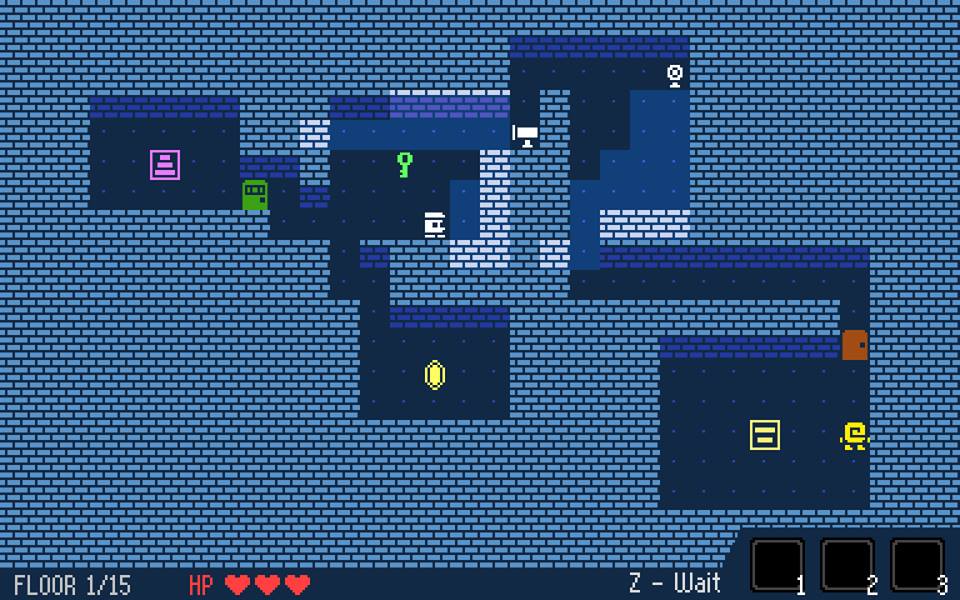960x600 pixels.
Task: Select inventory slot number 1
Action: point(777,565)
